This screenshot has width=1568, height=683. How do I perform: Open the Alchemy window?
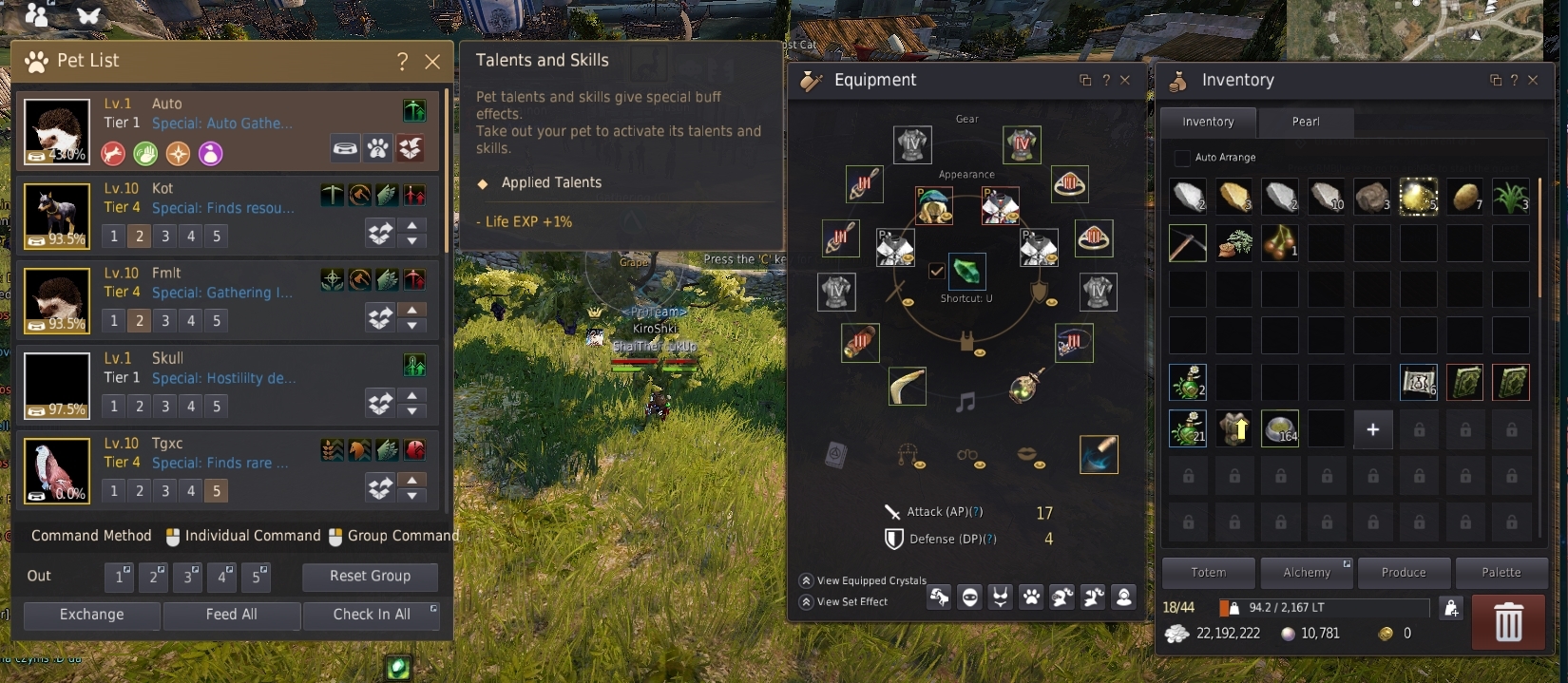(x=1307, y=573)
